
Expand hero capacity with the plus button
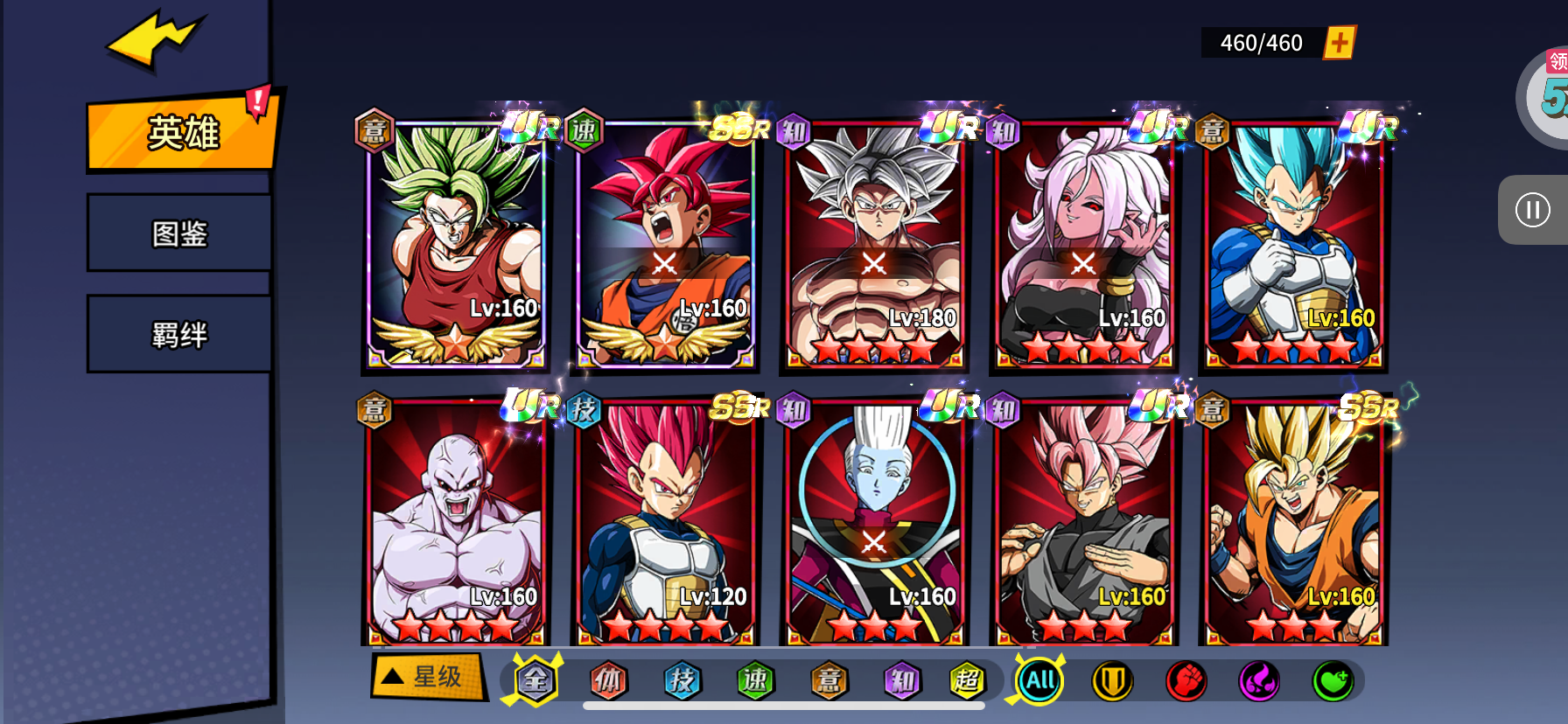[x=1339, y=42]
